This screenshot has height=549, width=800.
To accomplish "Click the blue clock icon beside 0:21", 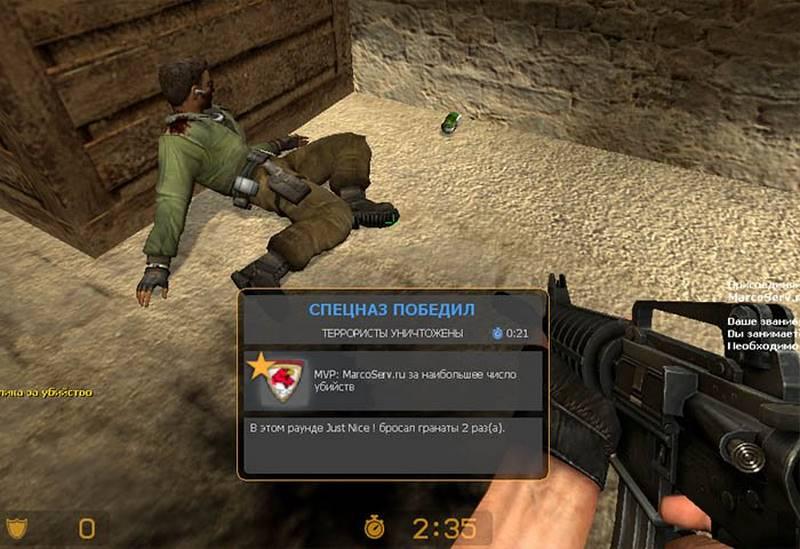I will coord(497,332).
